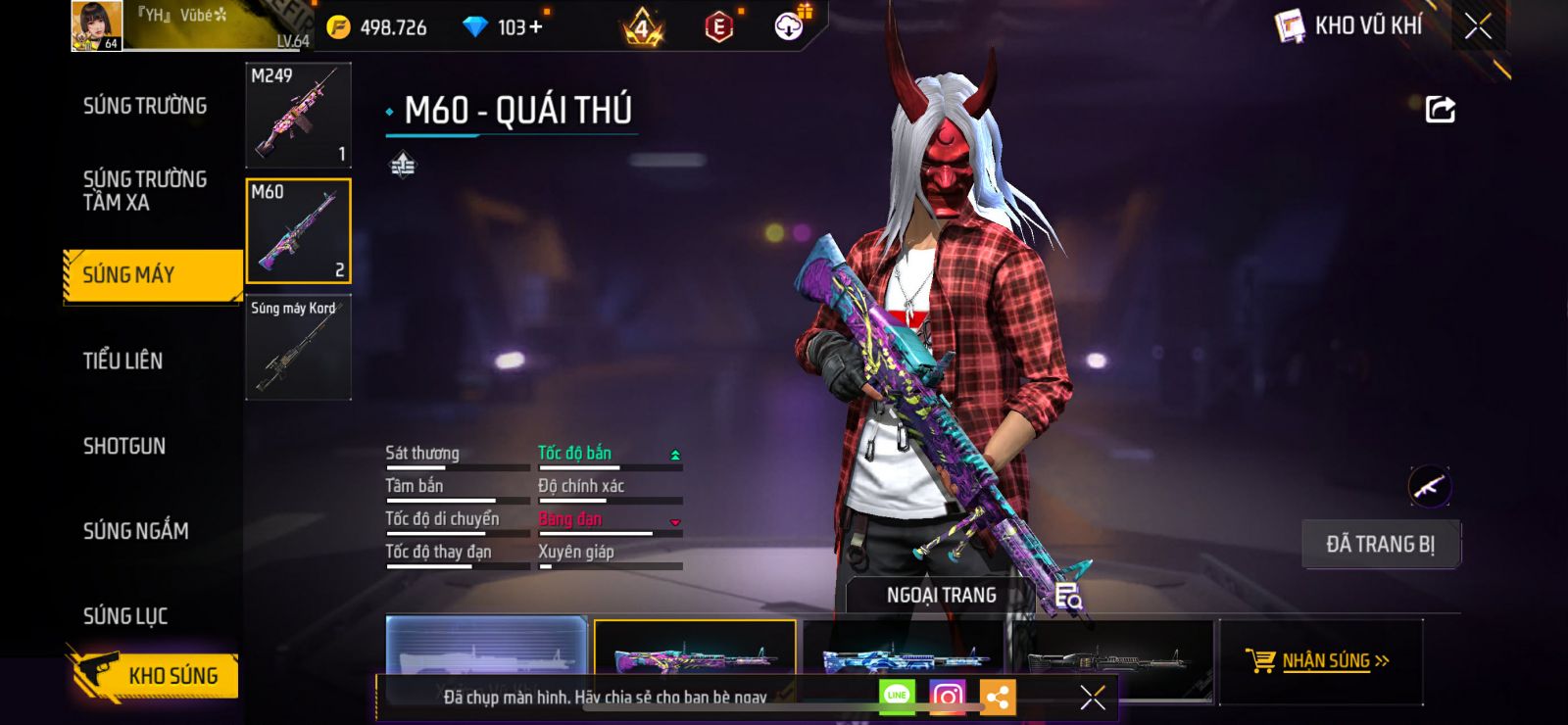
Task: Open the NGOẠI TRANG tab
Action: [x=941, y=595]
